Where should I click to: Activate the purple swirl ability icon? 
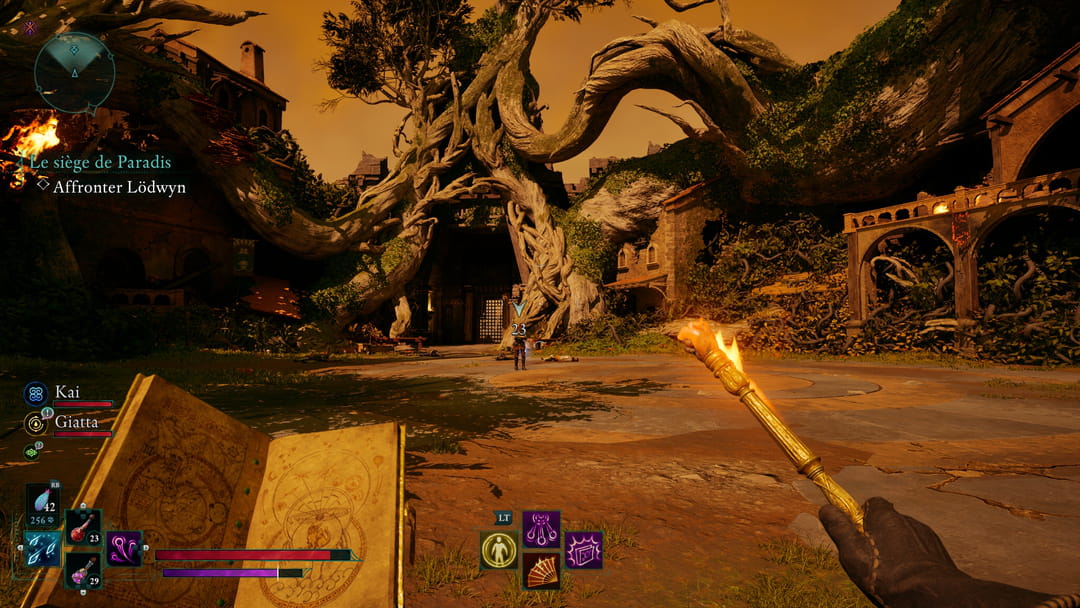125,549
